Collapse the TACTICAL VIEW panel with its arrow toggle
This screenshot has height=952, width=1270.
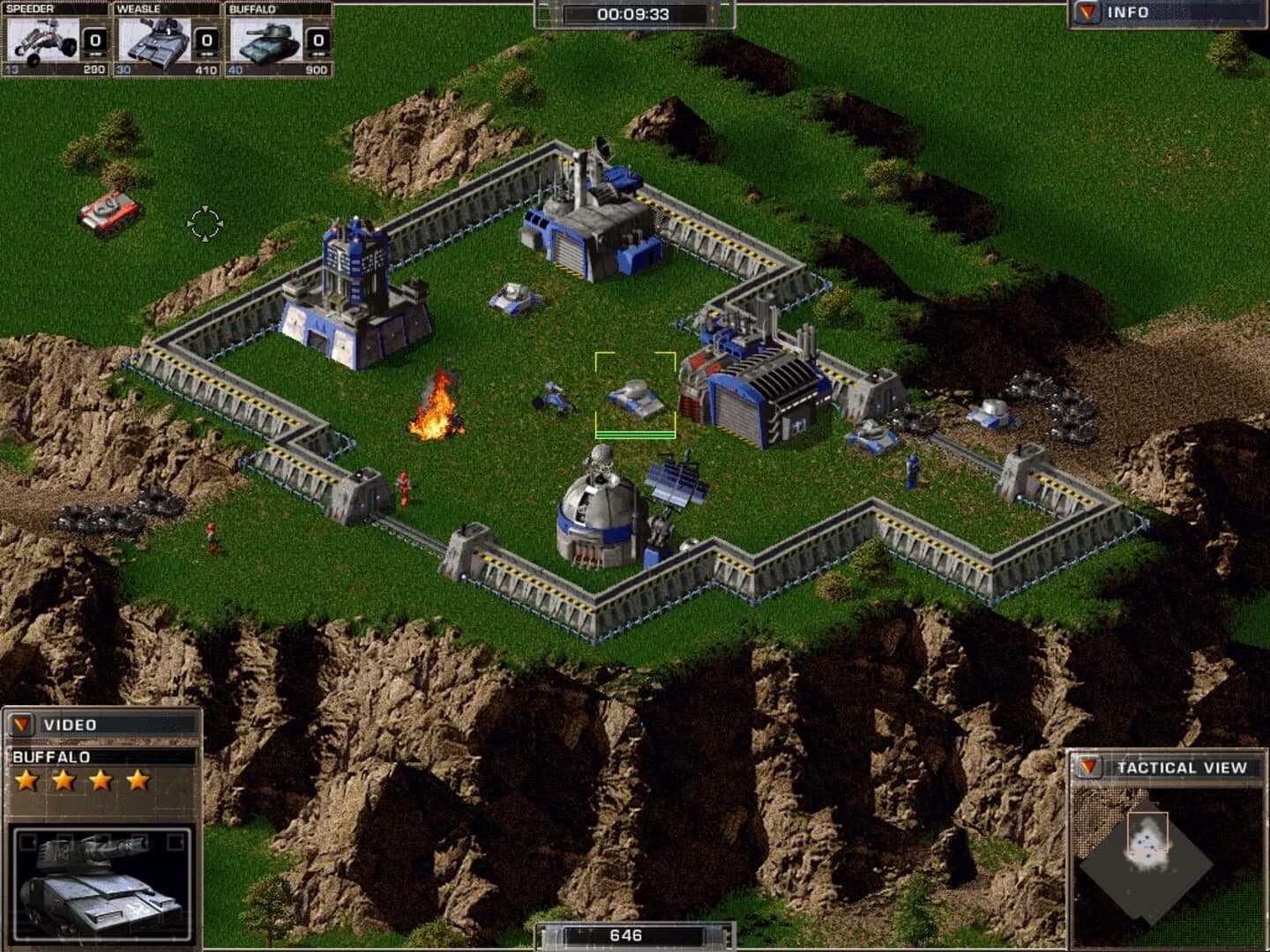[x=1086, y=767]
